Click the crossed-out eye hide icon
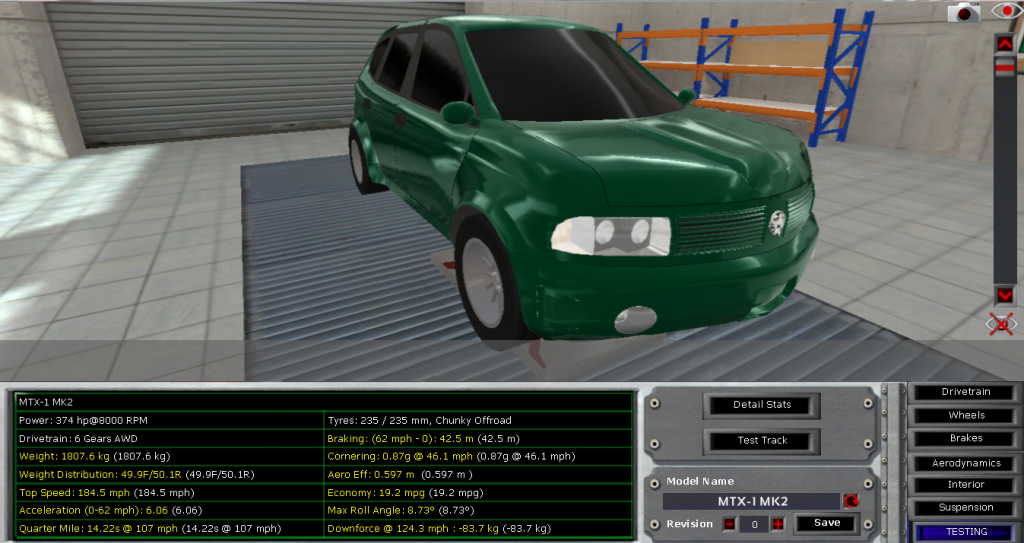1024x543 pixels. 1003,323
